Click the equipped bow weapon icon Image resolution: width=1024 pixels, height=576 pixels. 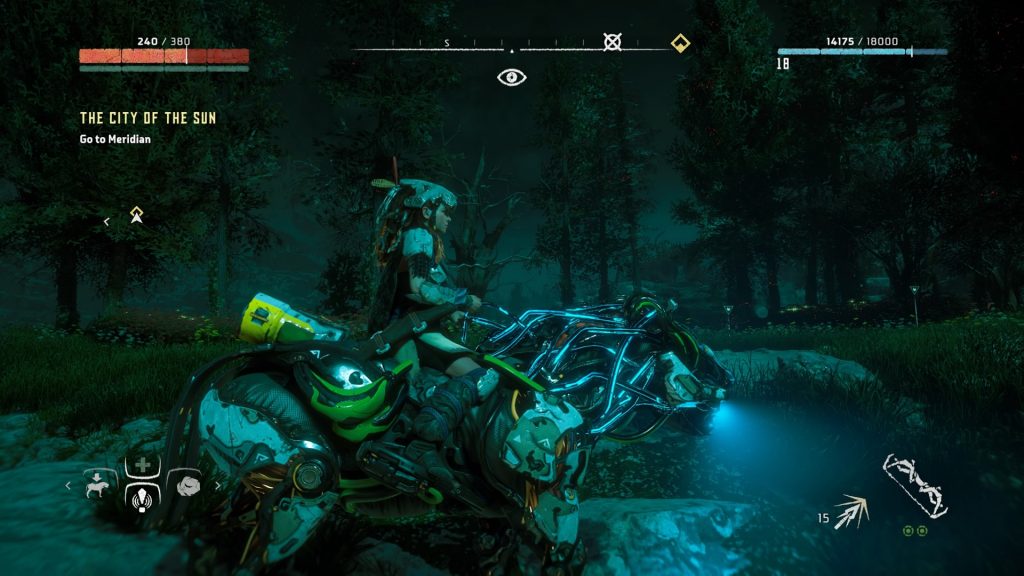[x=914, y=486]
